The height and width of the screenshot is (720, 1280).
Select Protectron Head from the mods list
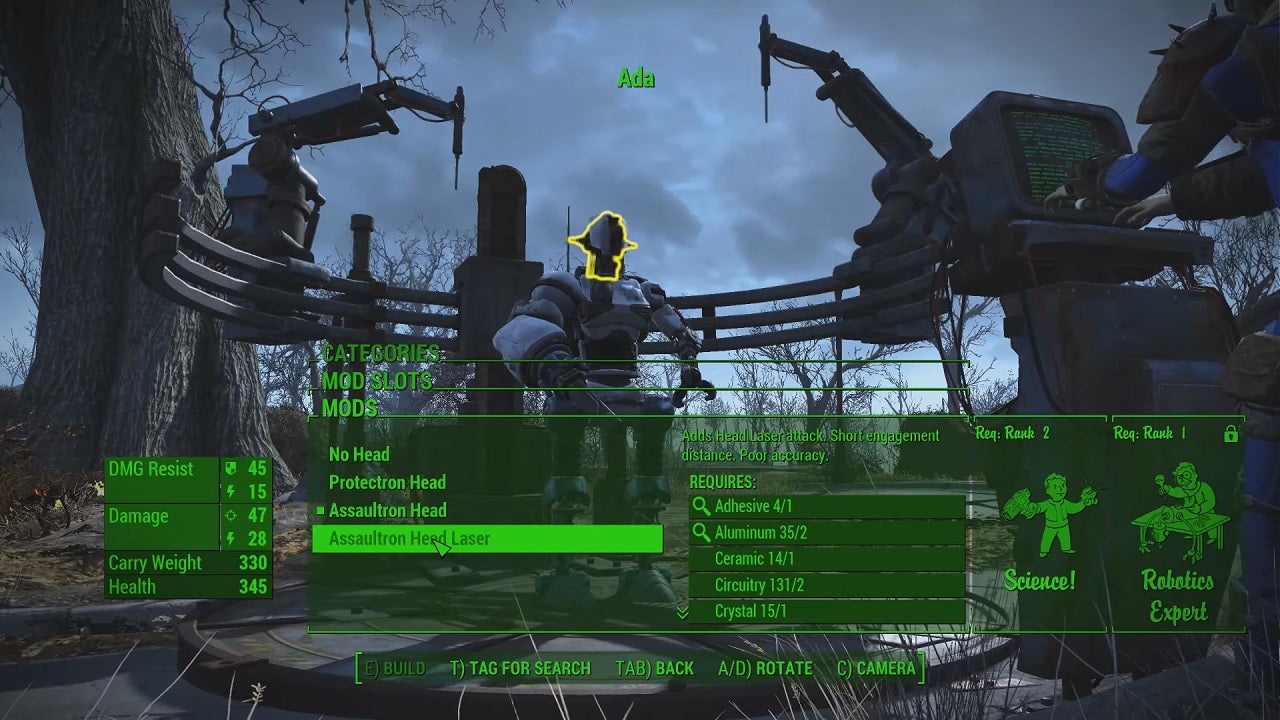387,482
